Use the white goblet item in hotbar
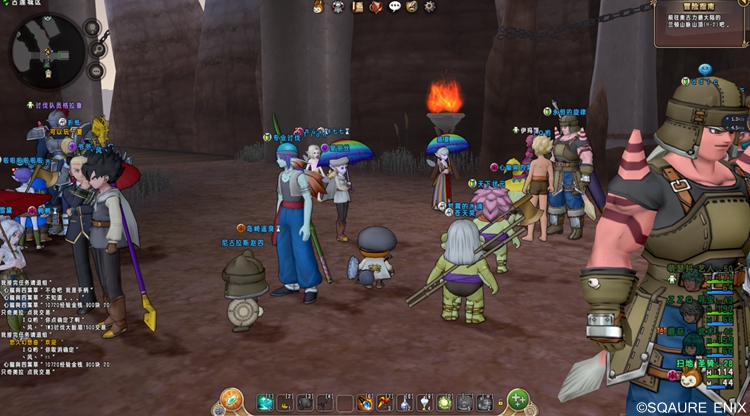 [x=423, y=402]
